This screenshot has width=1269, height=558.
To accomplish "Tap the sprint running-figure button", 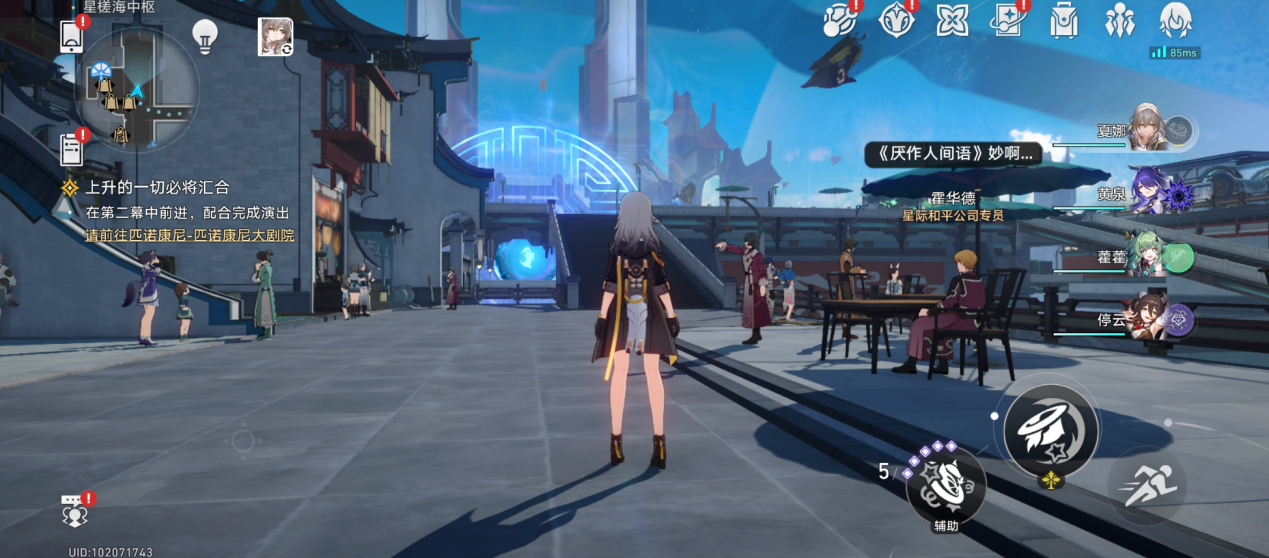I will (x=1147, y=487).
